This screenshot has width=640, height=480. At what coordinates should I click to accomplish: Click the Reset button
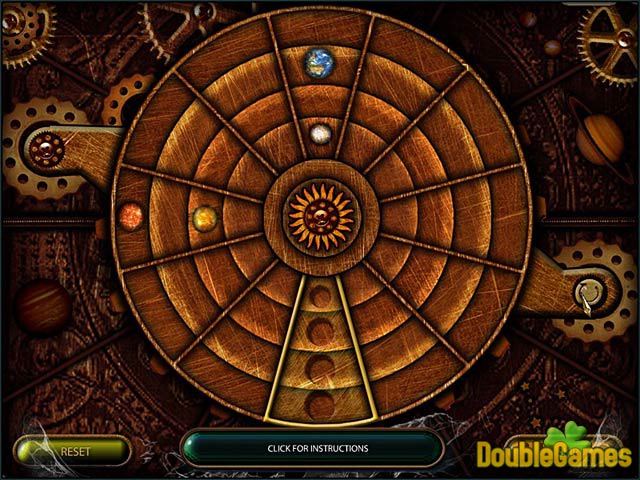pos(73,450)
